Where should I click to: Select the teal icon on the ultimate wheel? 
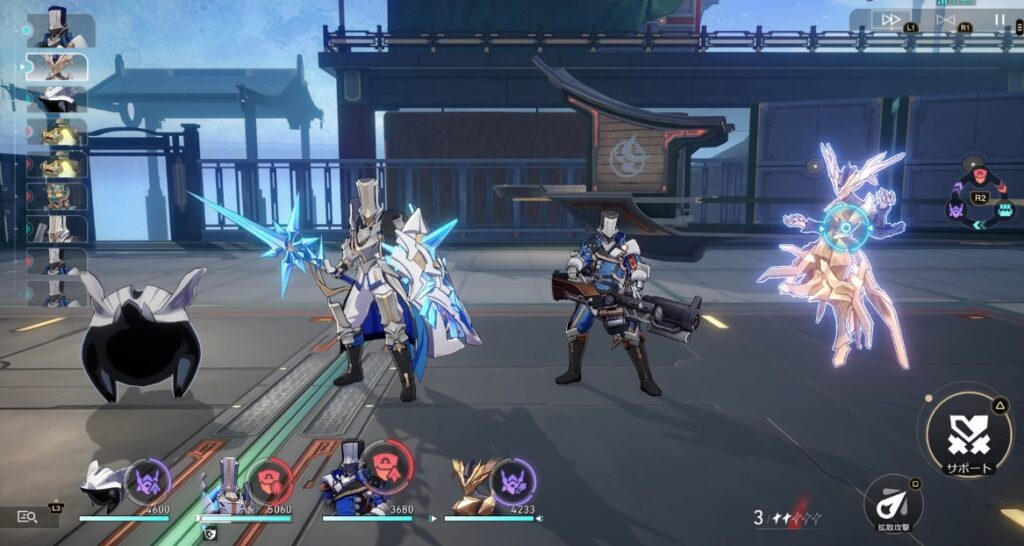point(1003,211)
